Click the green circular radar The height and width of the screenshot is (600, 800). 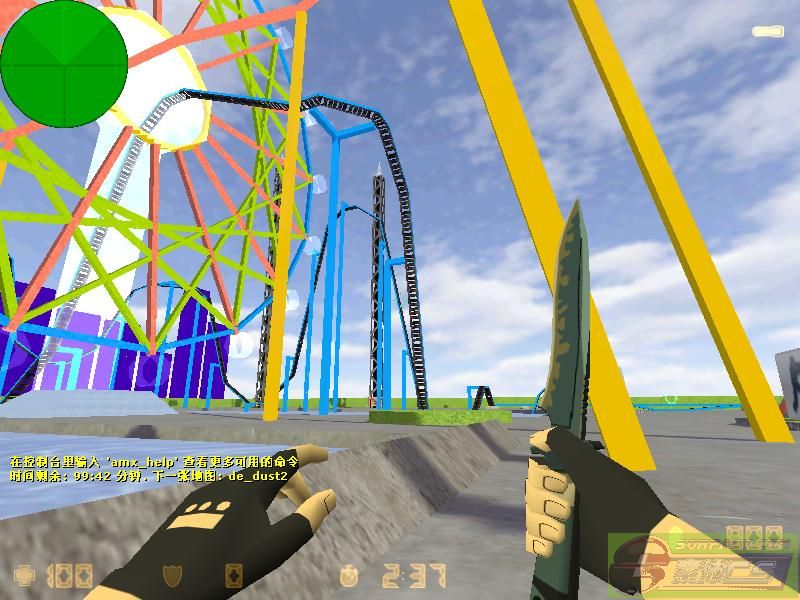(64, 63)
